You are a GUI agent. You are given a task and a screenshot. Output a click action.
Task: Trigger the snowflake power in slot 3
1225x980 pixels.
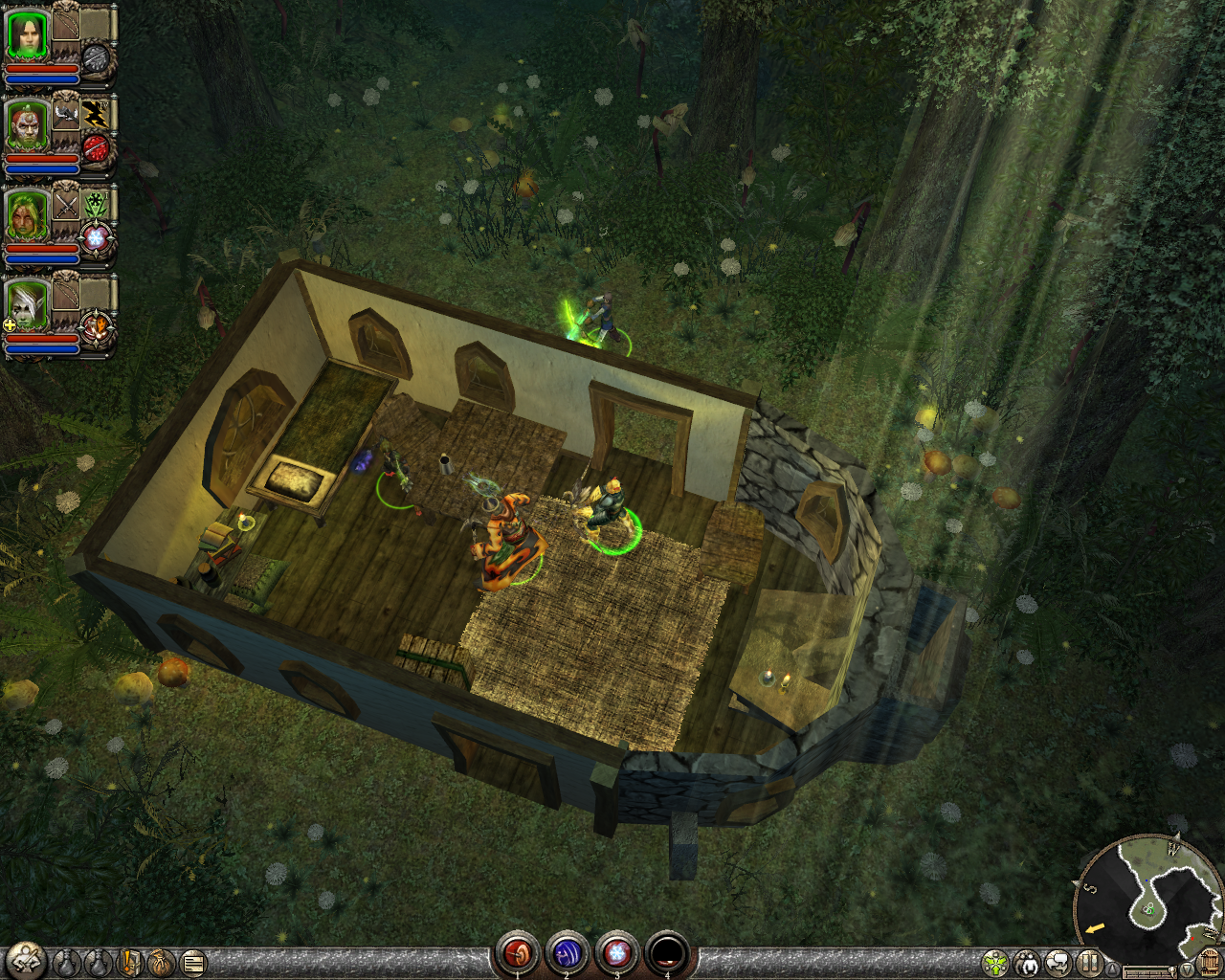pos(617,952)
